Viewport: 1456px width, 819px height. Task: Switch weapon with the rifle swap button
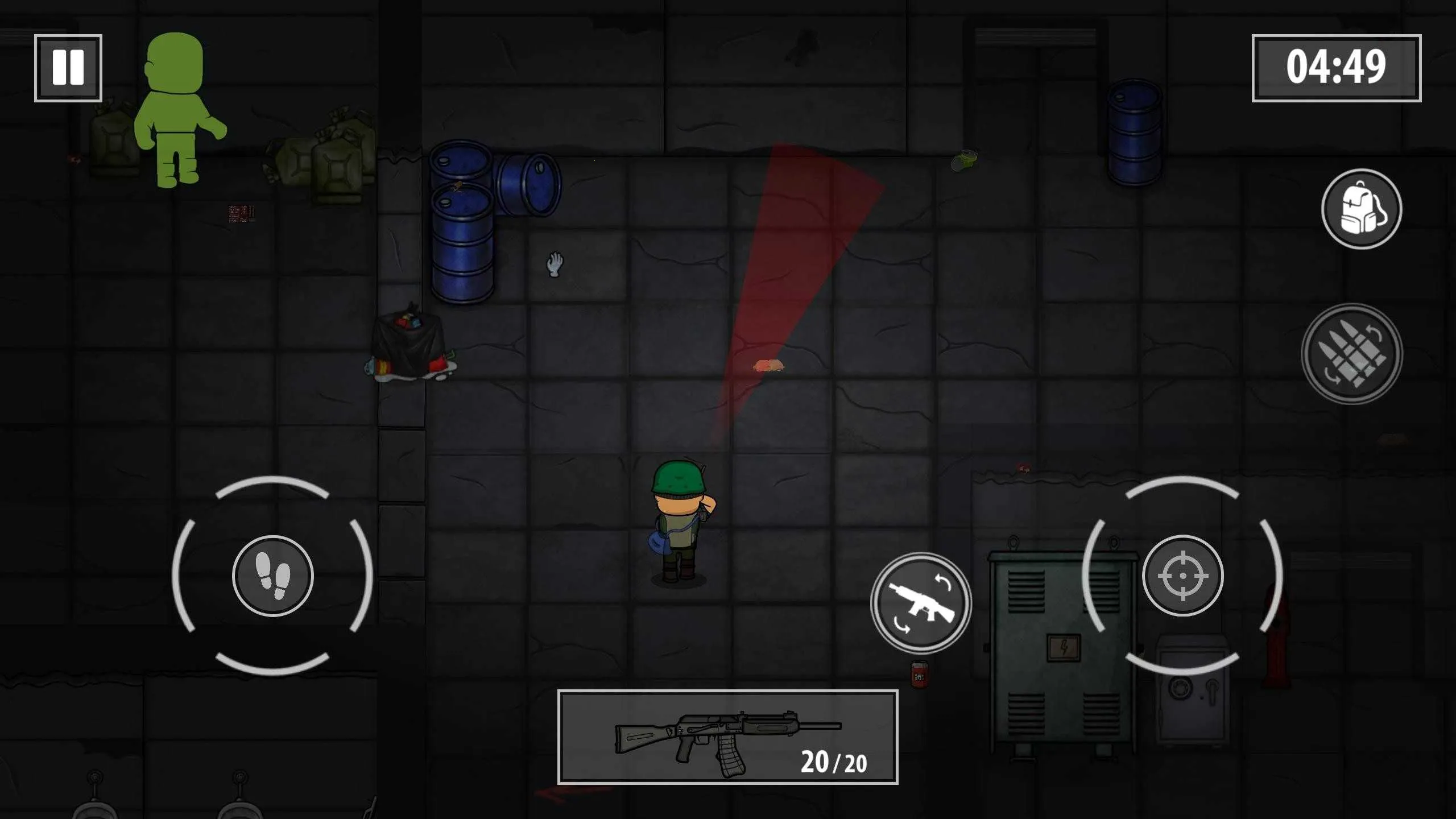click(921, 603)
